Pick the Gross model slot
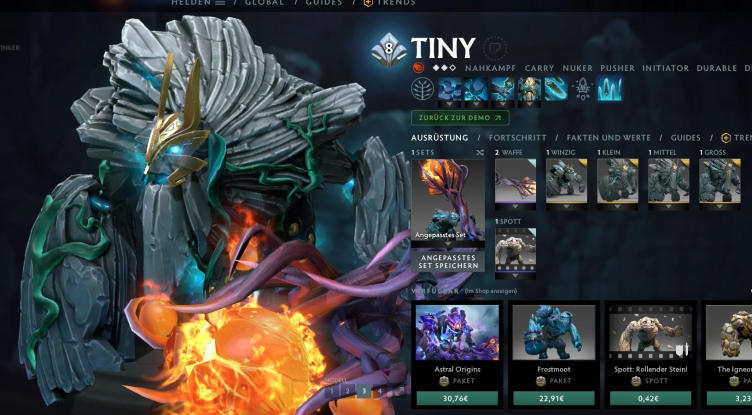 pyautogui.click(x=719, y=181)
